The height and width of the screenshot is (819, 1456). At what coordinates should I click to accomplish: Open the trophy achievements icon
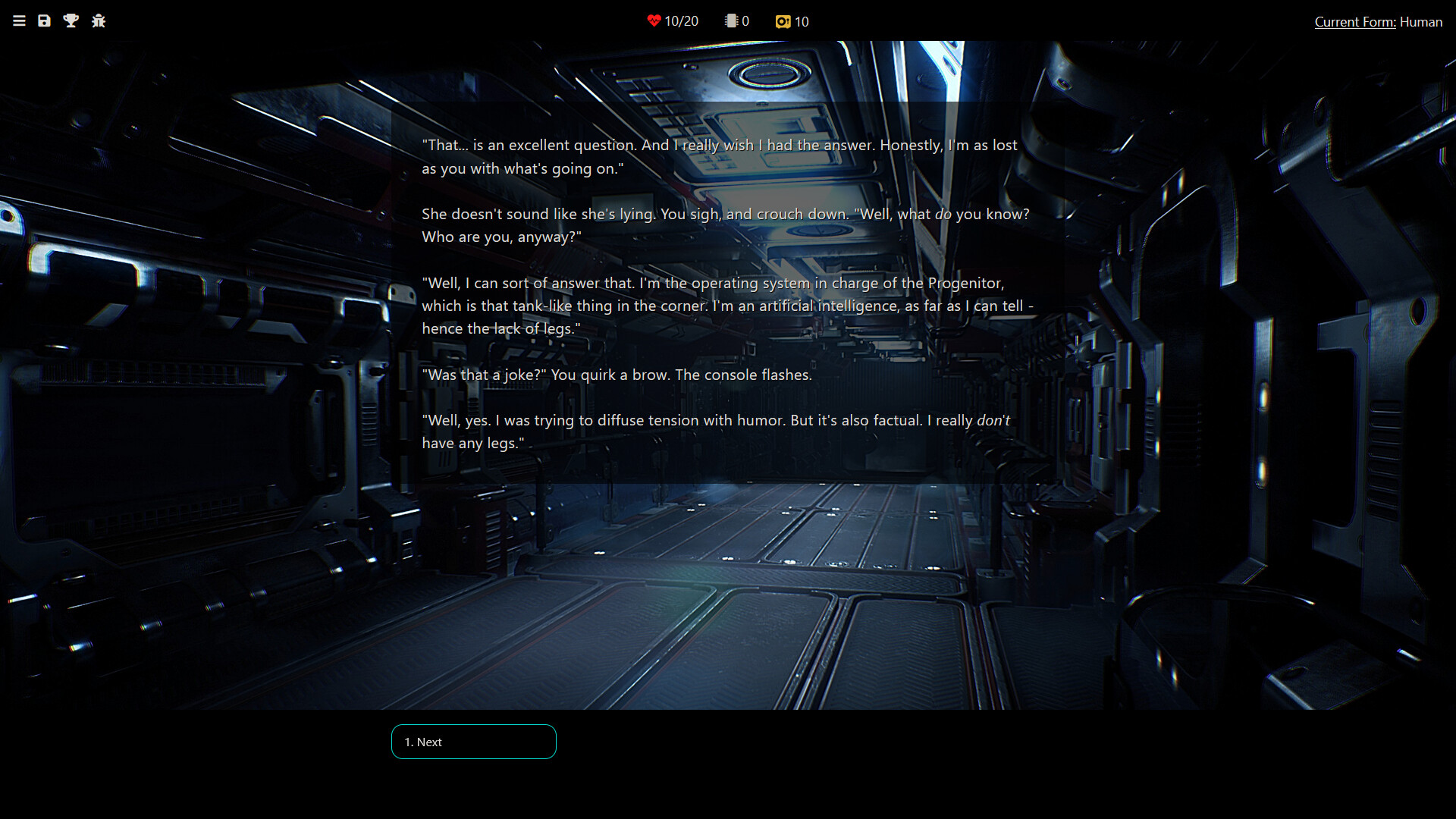tap(71, 21)
